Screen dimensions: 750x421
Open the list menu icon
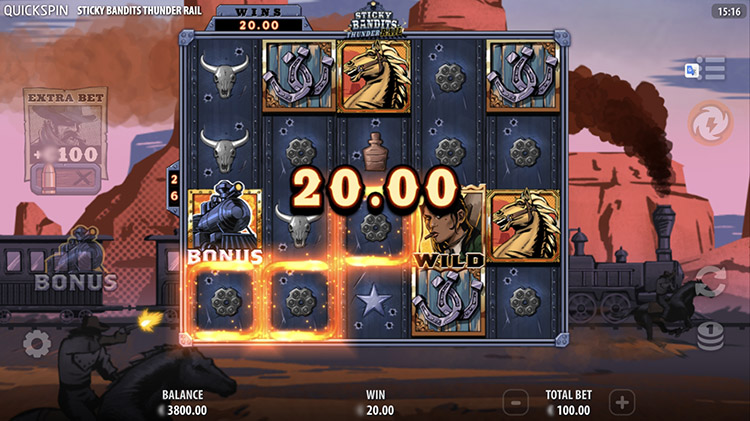(713, 69)
